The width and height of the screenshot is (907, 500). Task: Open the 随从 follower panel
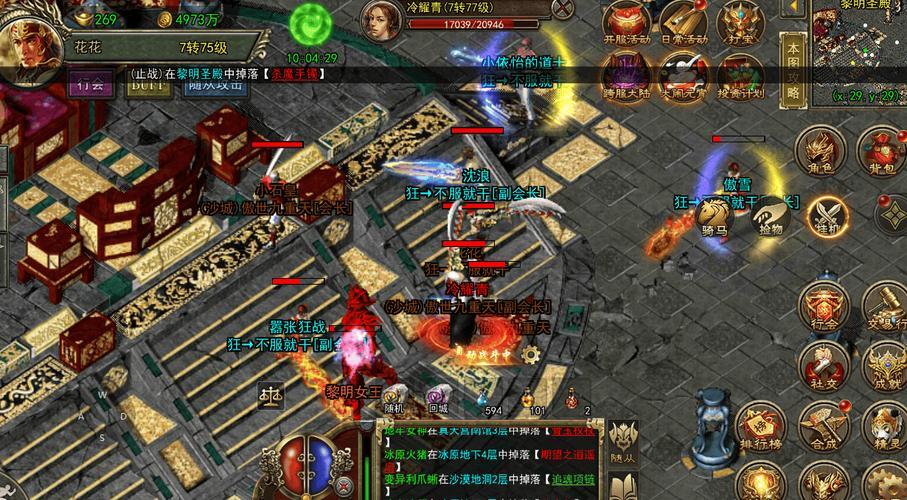[624, 440]
